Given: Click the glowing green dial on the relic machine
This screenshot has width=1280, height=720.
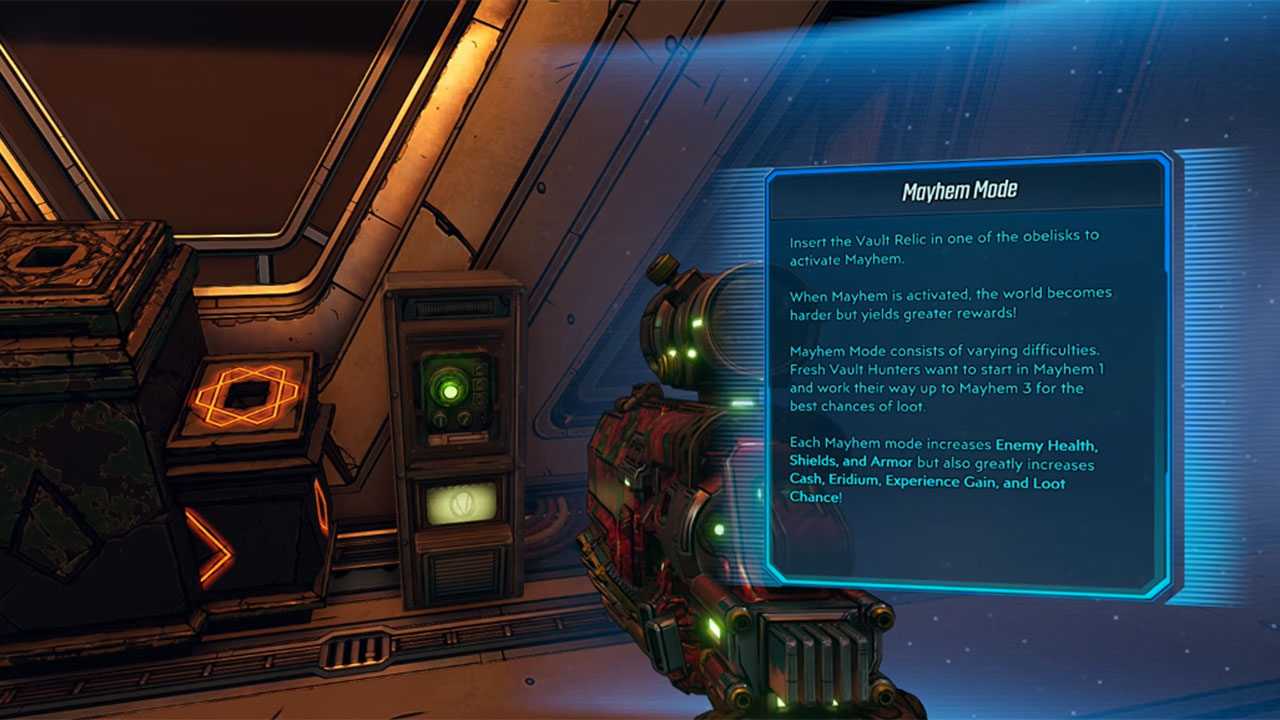Looking at the screenshot, I should pos(450,392).
